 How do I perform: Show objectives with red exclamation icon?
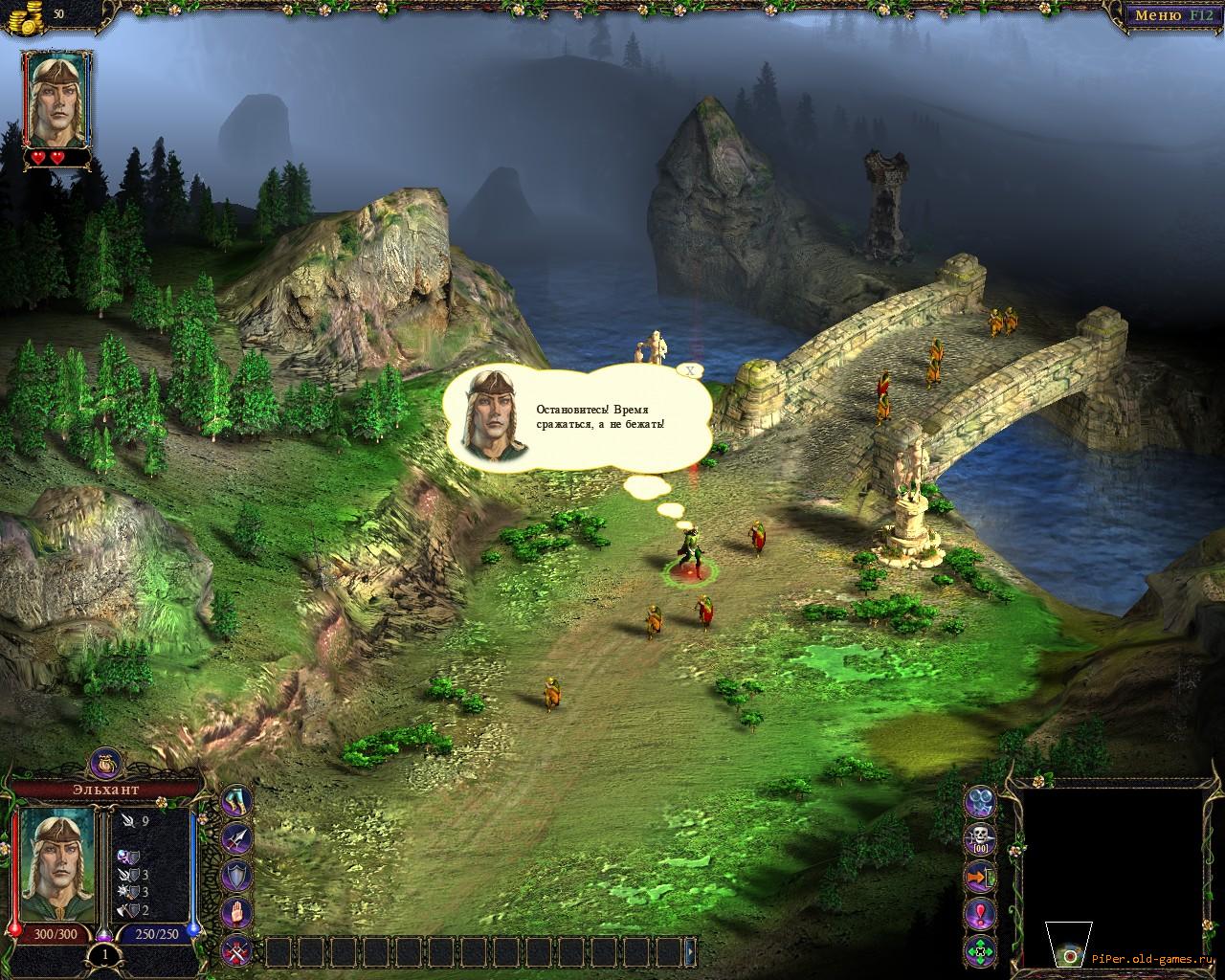tap(981, 914)
